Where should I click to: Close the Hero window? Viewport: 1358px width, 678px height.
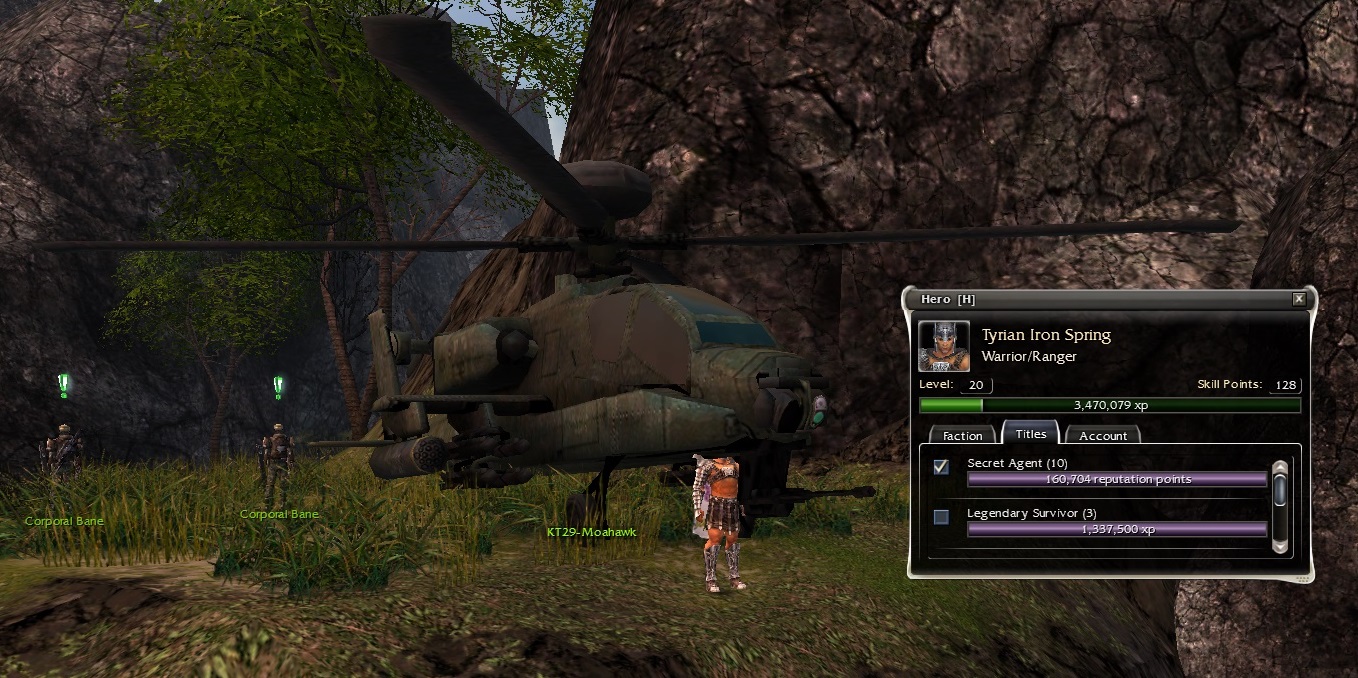coord(1298,299)
